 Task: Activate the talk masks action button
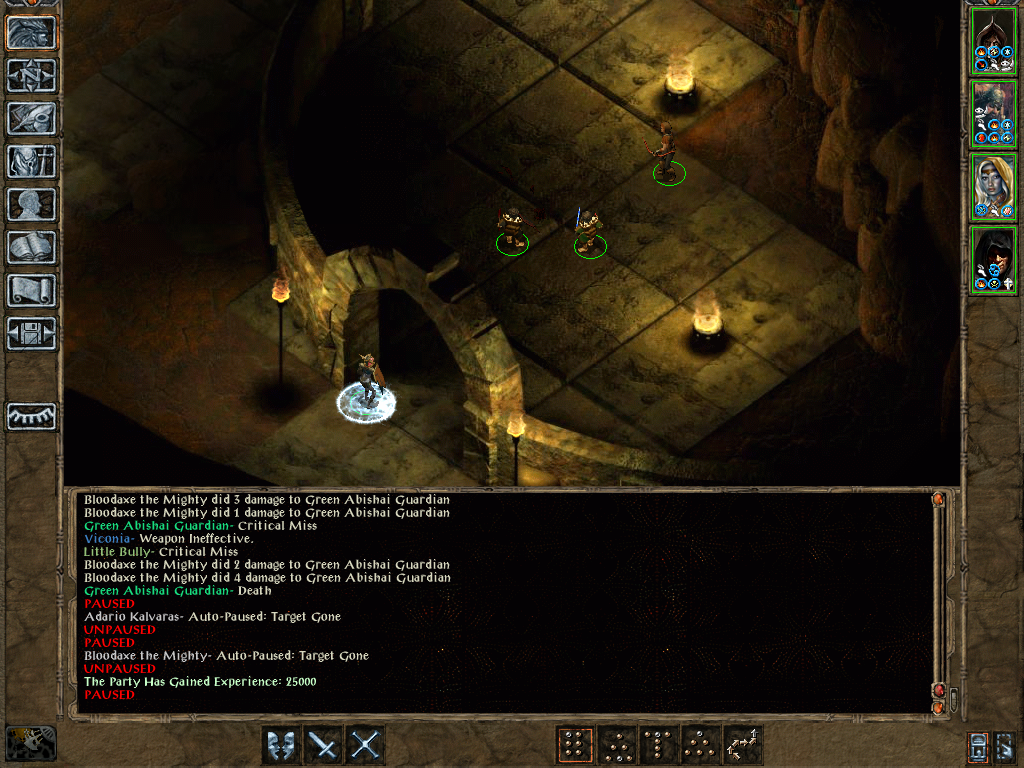[282, 745]
